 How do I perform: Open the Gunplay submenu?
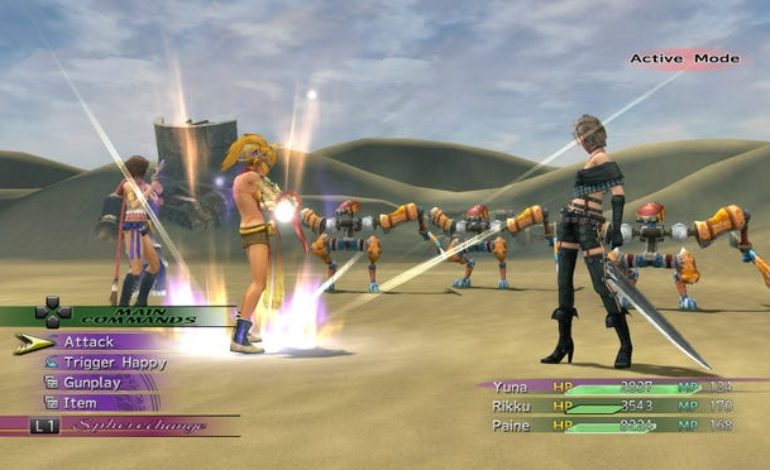[x=92, y=383]
